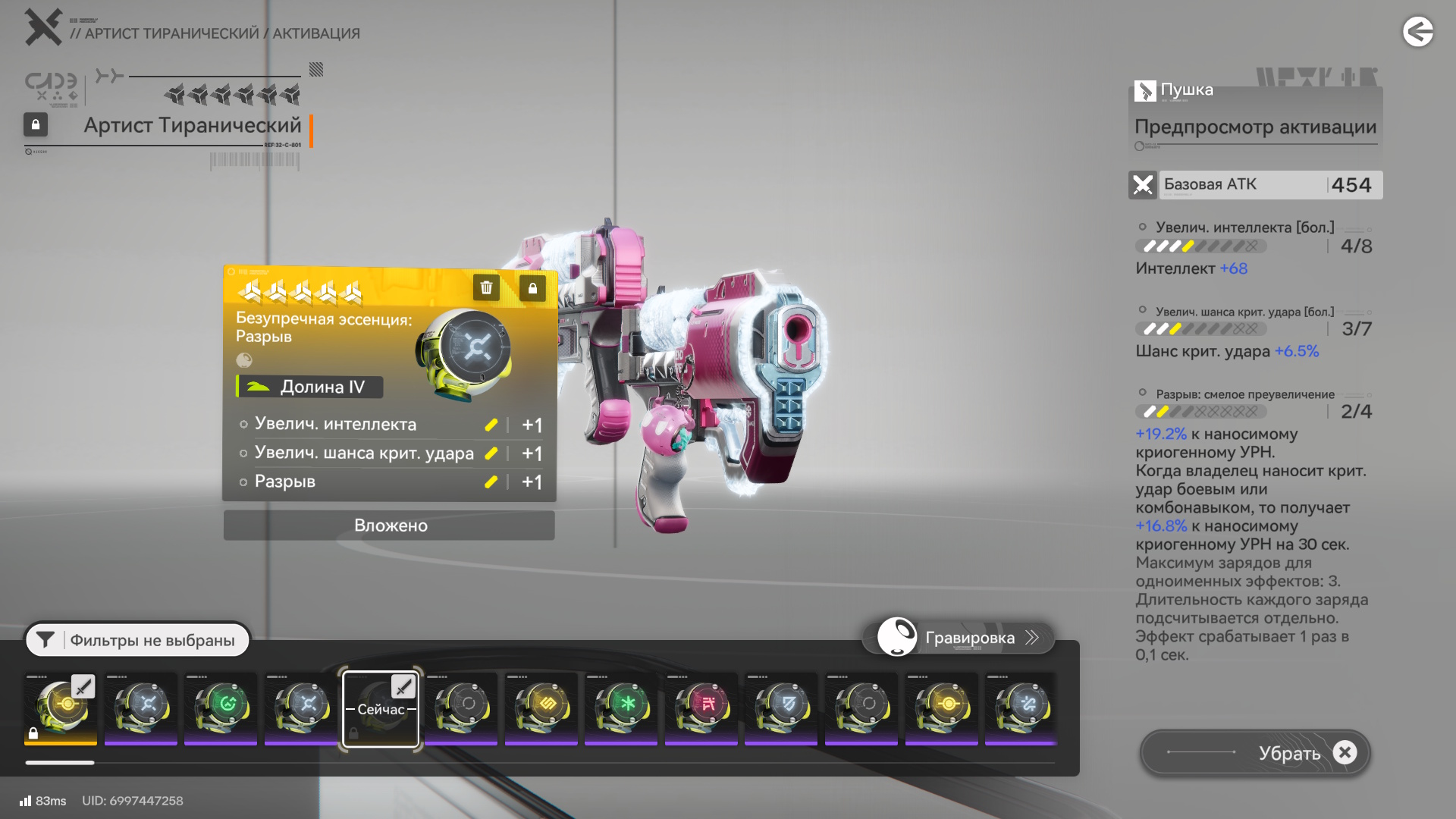Go back using the top-right arrow button
1456x819 pixels.
coord(1417,32)
